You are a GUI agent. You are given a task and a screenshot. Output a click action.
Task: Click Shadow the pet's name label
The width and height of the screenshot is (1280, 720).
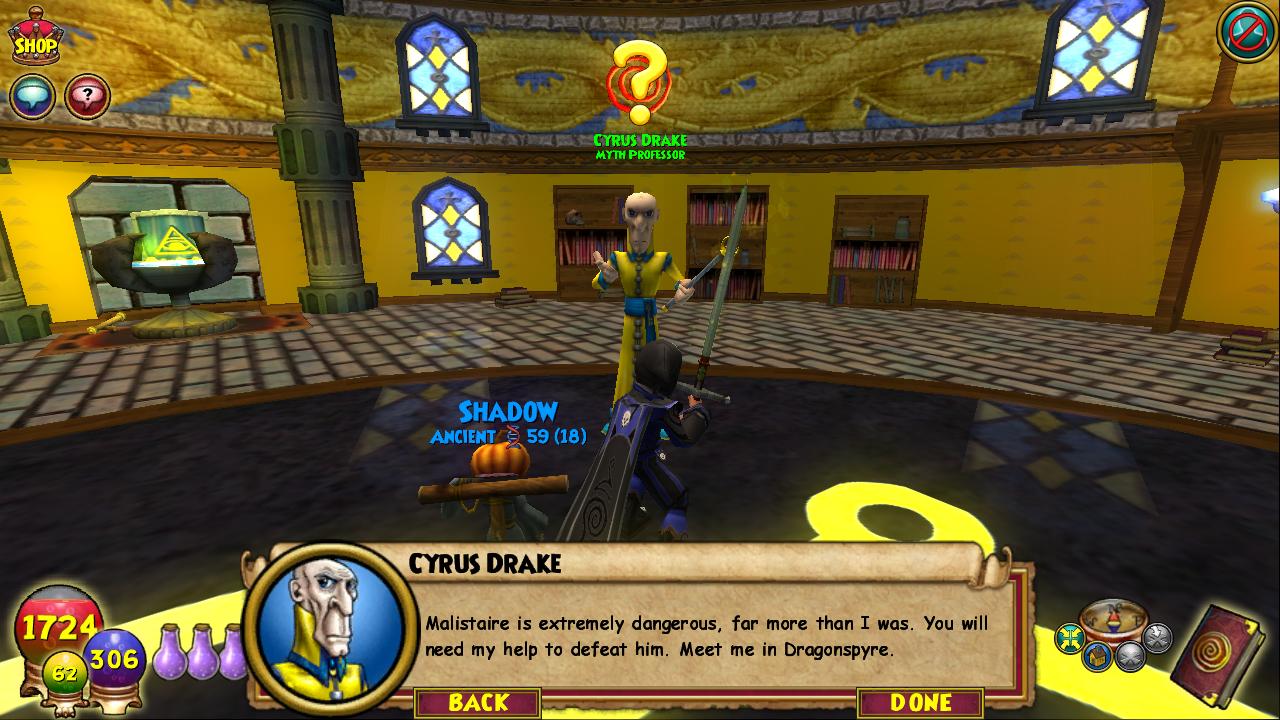508,411
